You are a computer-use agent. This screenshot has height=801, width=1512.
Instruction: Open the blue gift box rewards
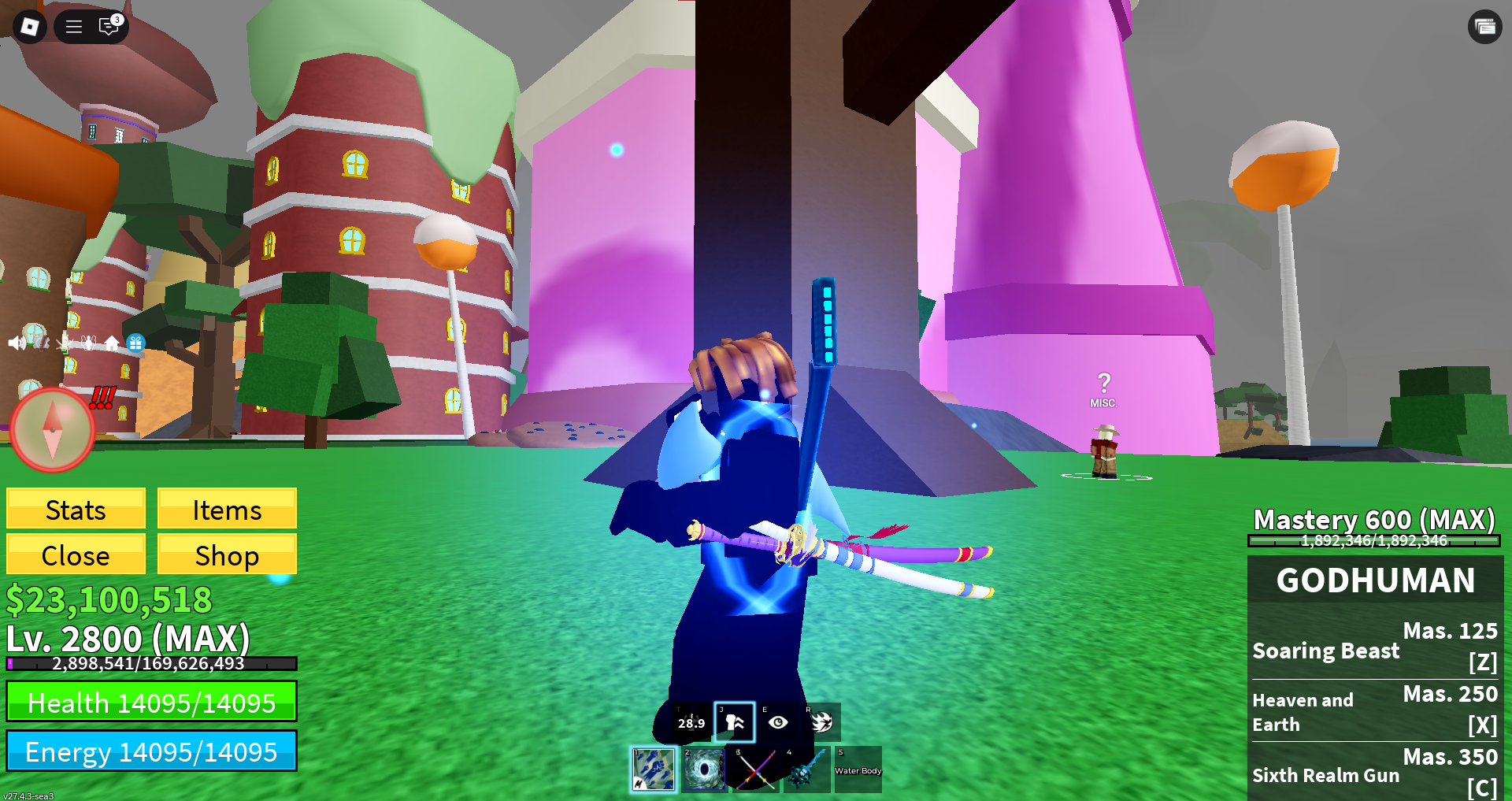coord(135,343)
